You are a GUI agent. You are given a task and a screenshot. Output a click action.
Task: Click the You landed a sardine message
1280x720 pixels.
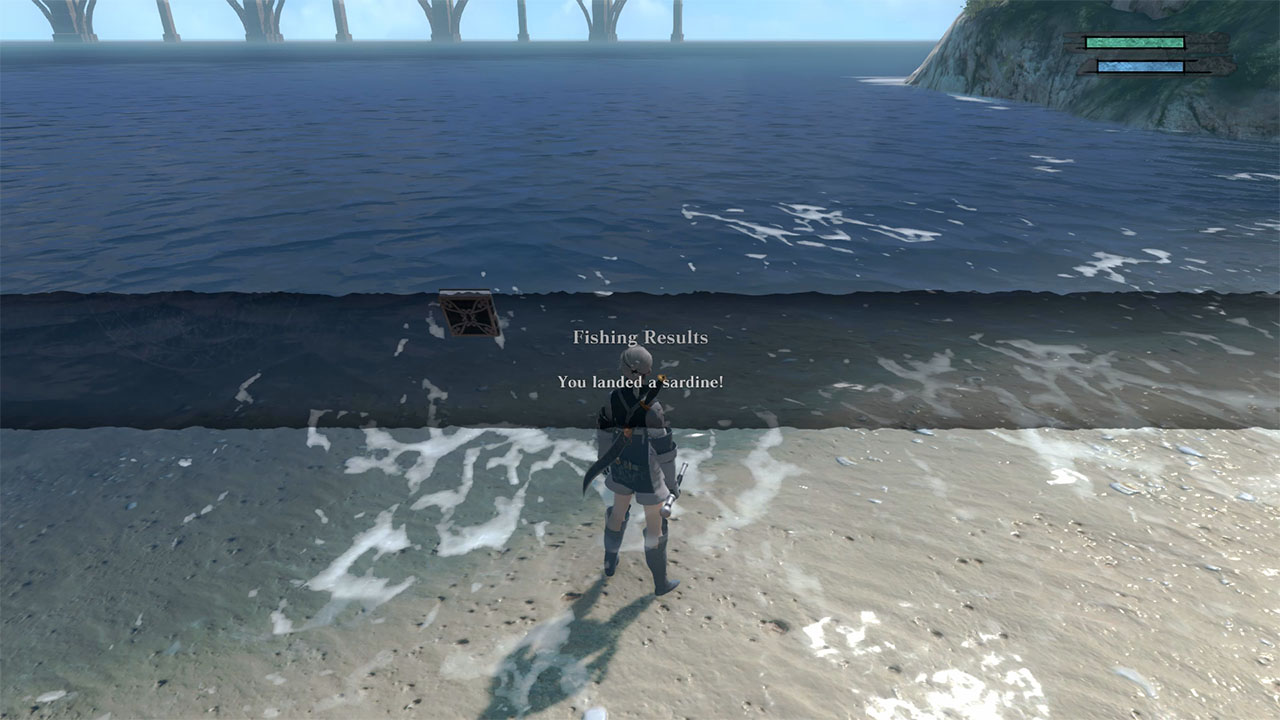click(639, 380)
